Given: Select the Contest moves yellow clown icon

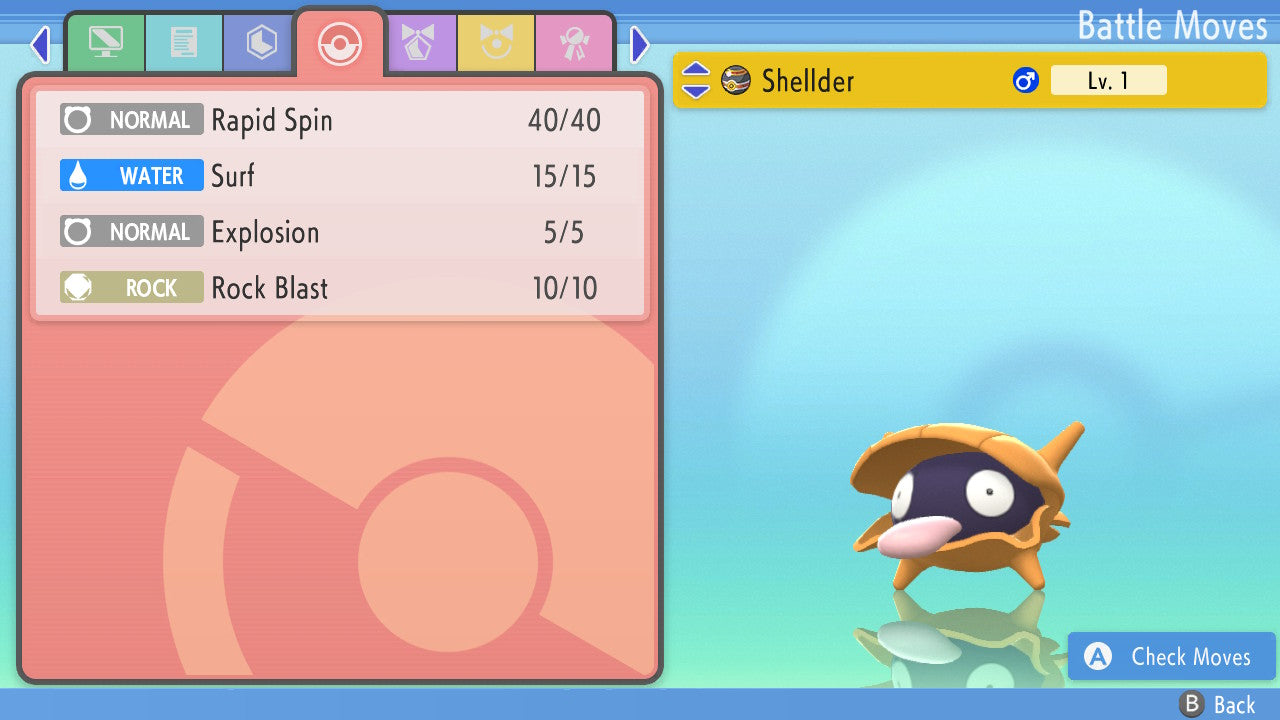Looking at the screenshot, I should (x=496, y=42).
